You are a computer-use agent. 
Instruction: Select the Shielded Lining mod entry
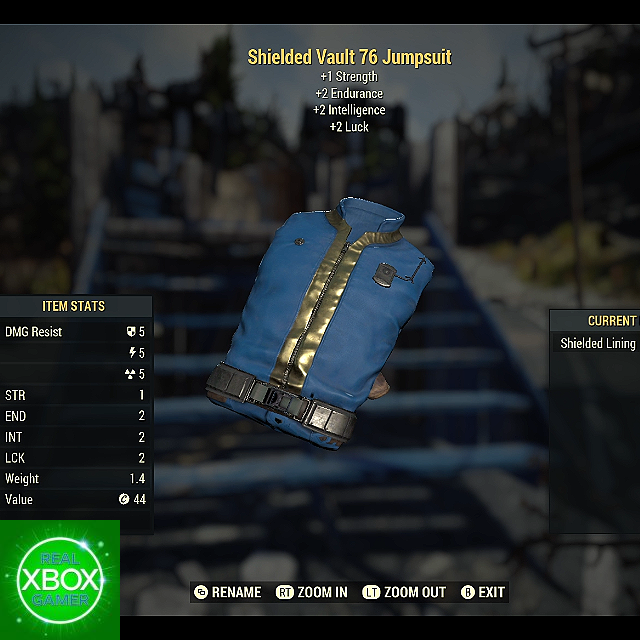(x=598, y=343)
